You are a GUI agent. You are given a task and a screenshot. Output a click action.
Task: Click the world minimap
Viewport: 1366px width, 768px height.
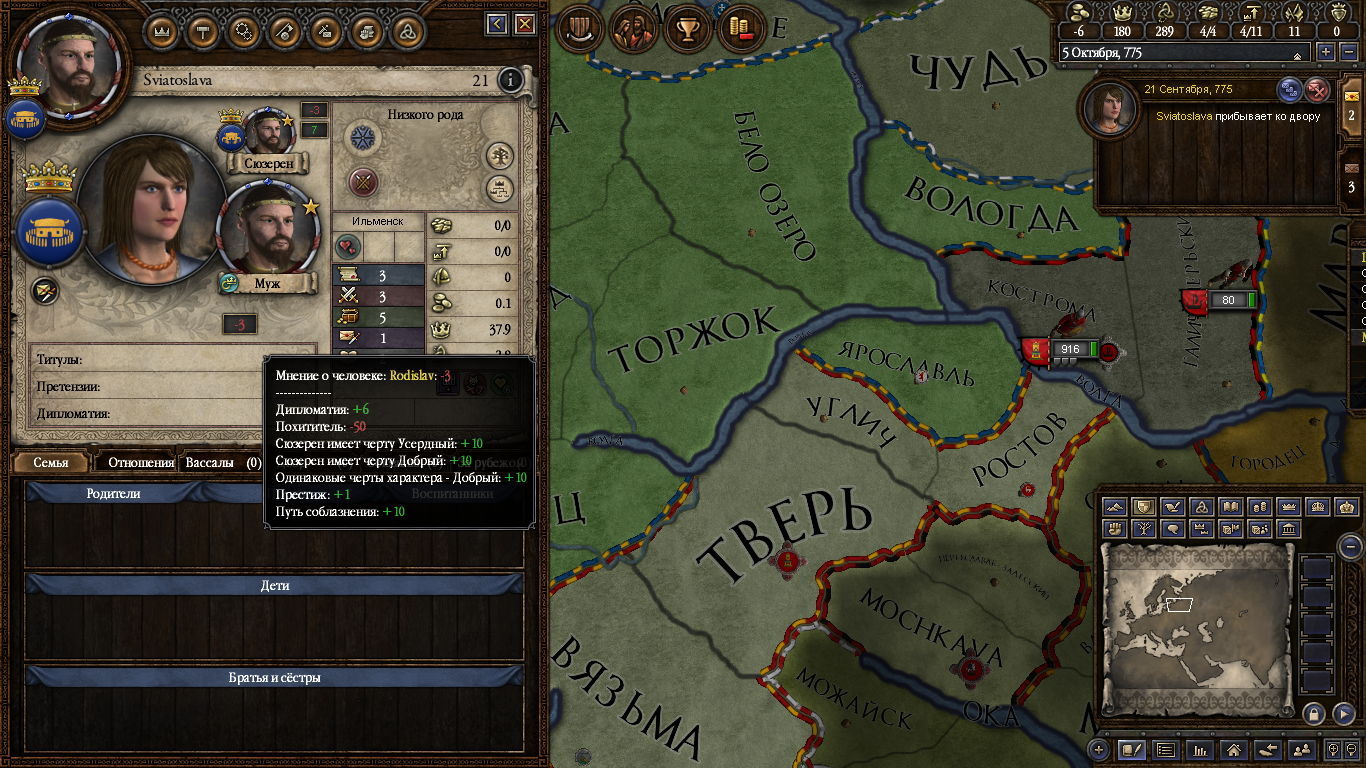coord(1197,627)
